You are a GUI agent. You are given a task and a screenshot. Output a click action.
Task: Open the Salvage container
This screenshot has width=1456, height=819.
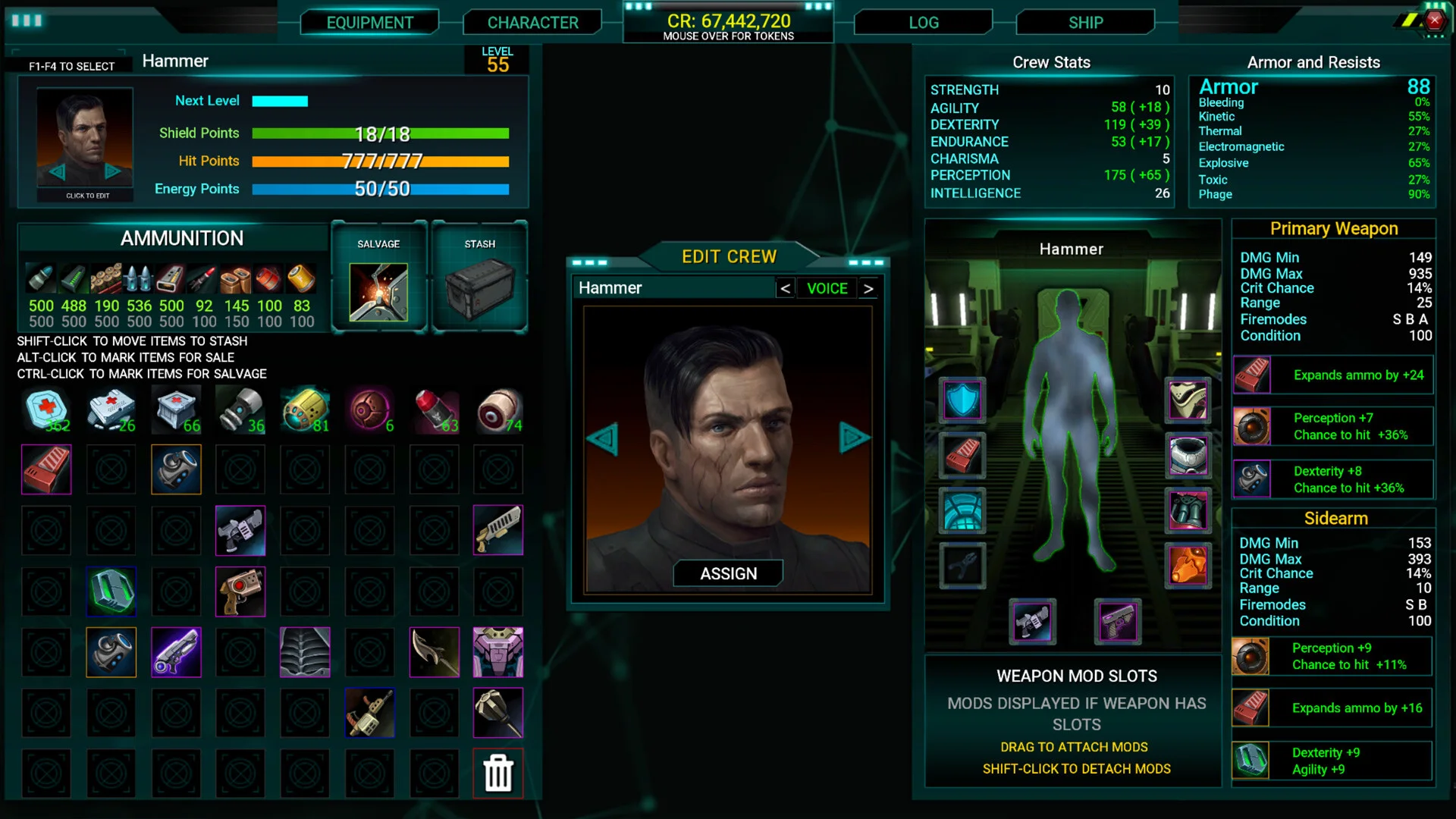click(378, 292)
